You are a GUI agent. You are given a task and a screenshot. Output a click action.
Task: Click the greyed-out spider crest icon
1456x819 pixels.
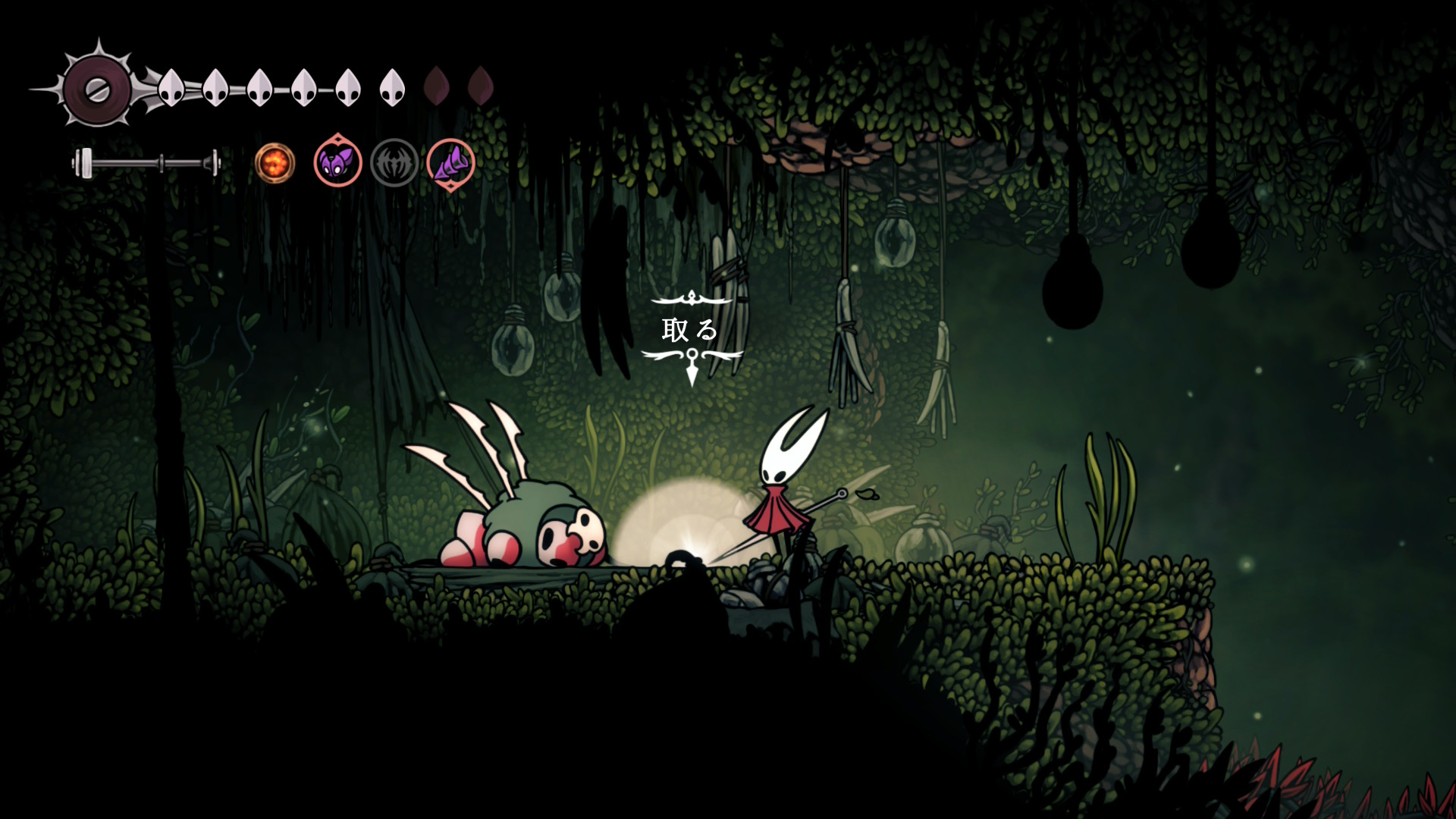(x=394, y=162)
